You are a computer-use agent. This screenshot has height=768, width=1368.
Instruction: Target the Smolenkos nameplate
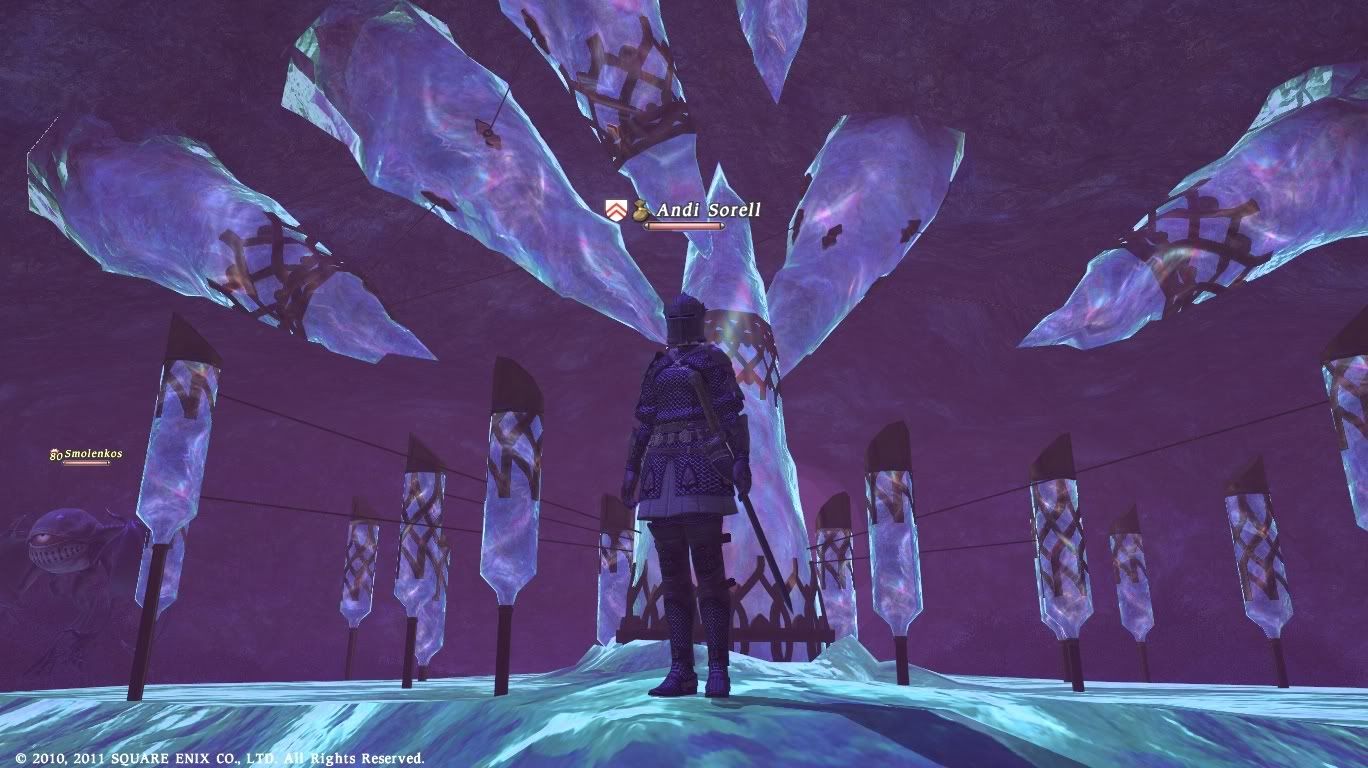point(92,454)
